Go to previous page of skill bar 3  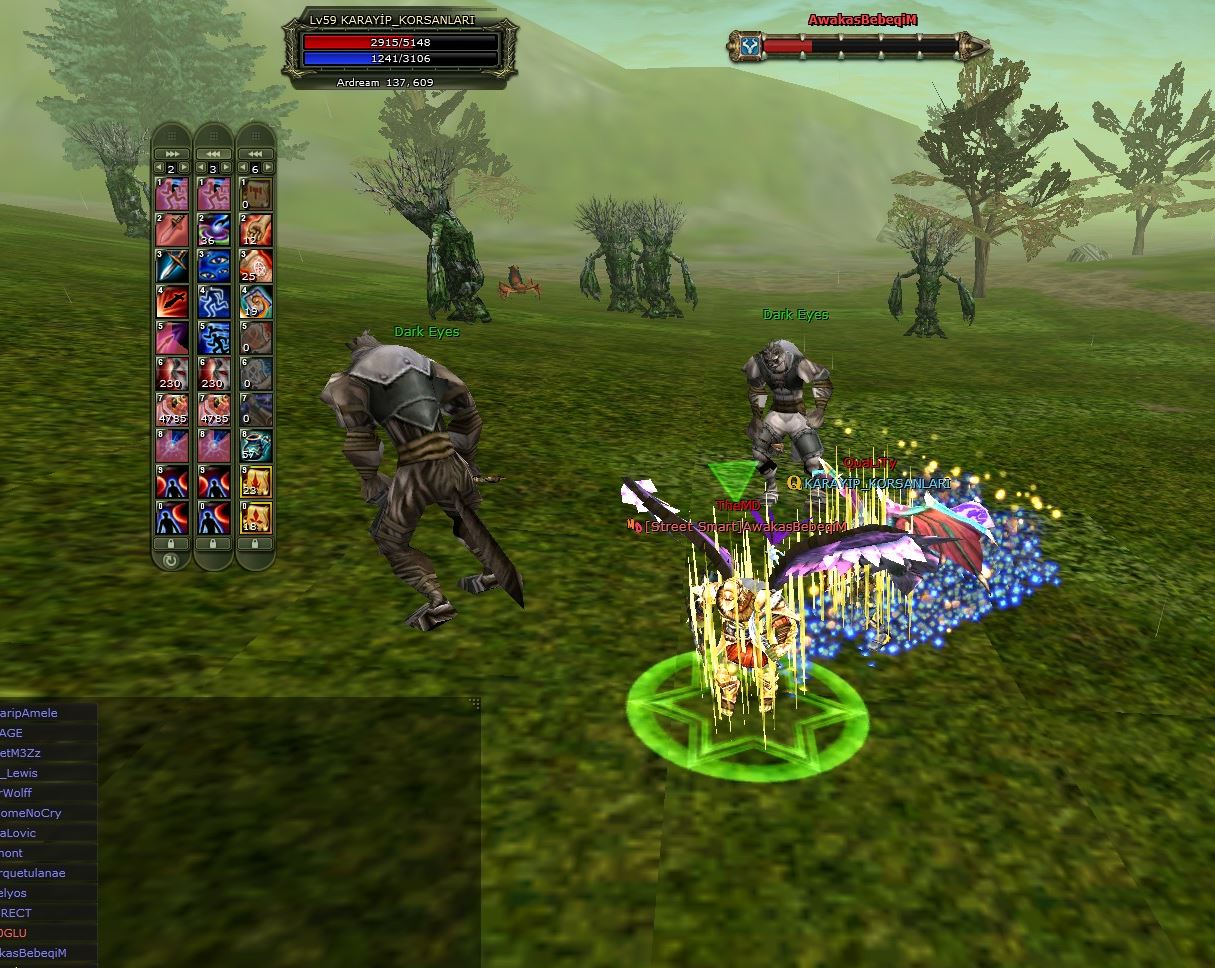click(x=200, y=168)
